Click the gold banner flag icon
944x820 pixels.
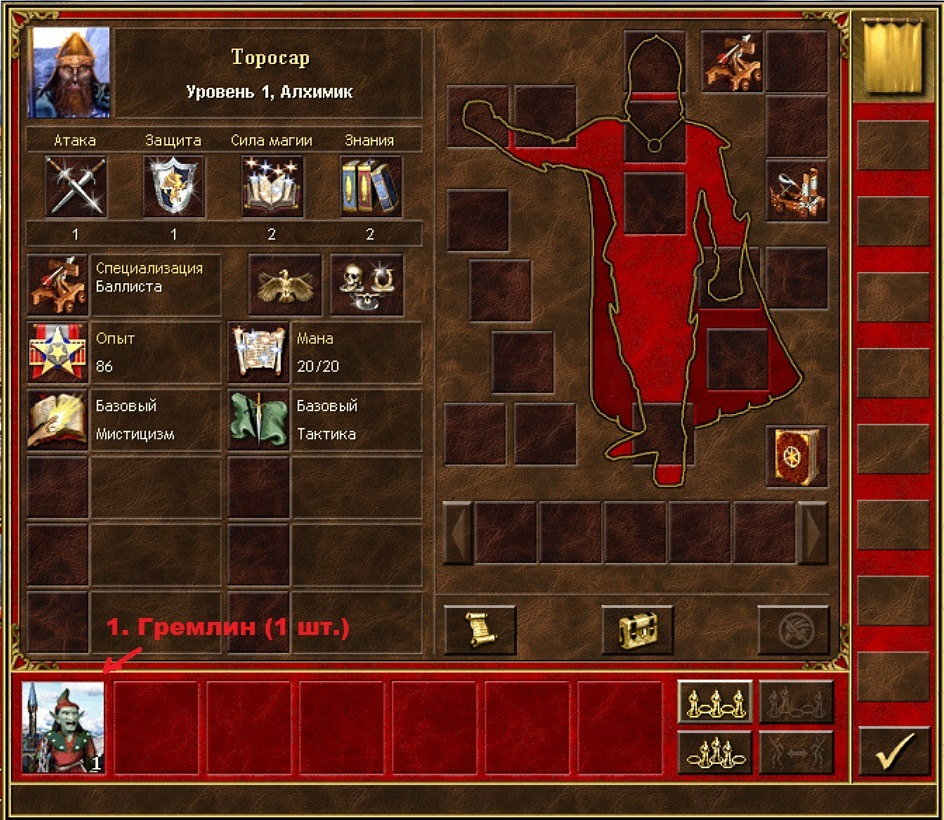pyautogui.click(x=891, y=60)
